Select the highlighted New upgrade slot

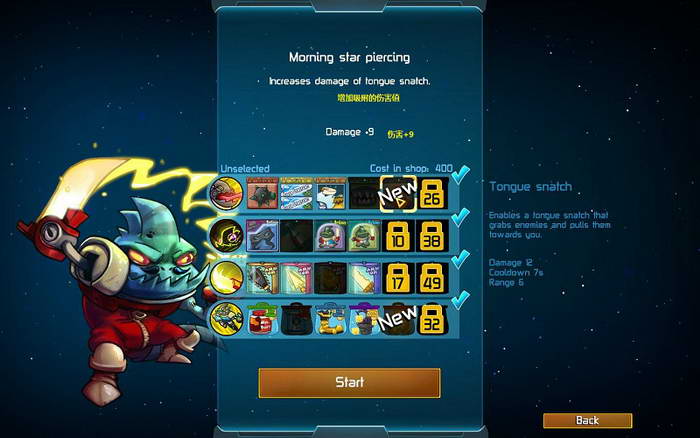coord(397,193)
